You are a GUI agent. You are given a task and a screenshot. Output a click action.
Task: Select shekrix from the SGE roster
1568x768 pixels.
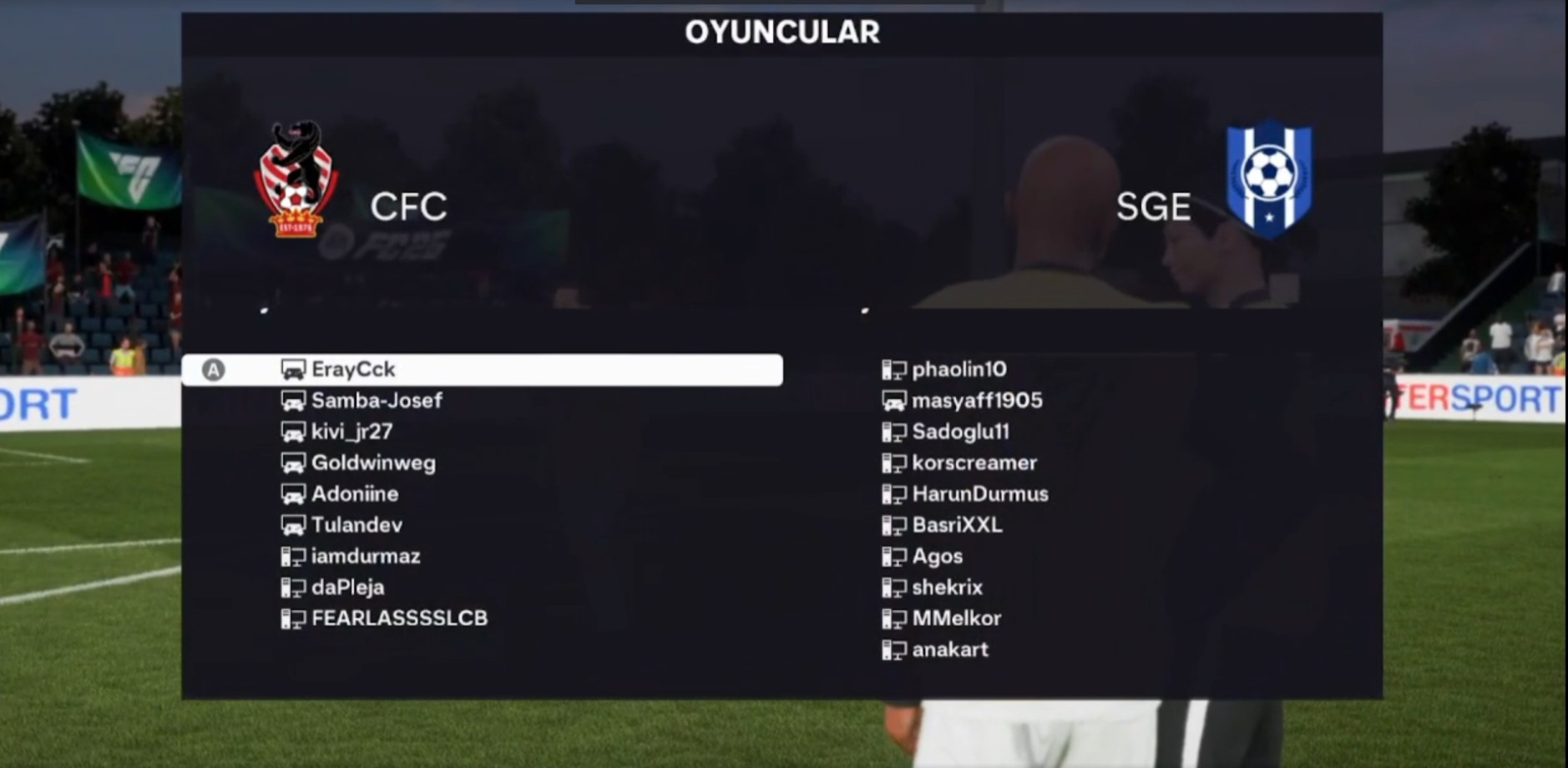point(947,587)
